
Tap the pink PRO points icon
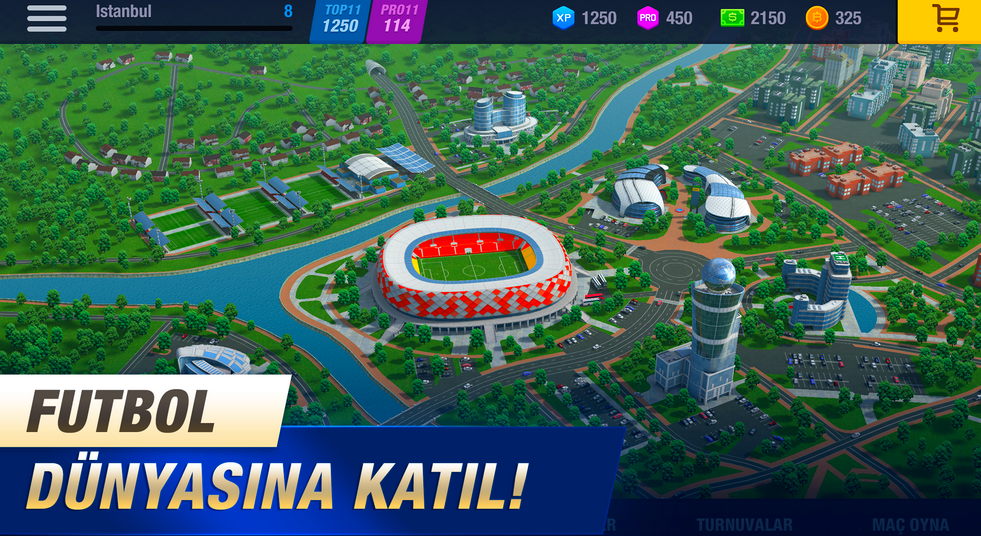point(648,18)
